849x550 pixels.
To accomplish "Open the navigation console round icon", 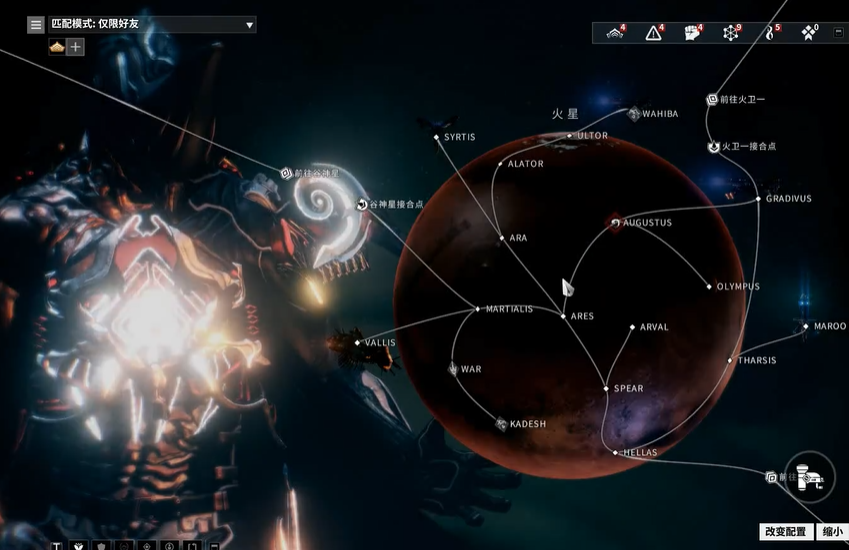I will [x=809, y=476].
